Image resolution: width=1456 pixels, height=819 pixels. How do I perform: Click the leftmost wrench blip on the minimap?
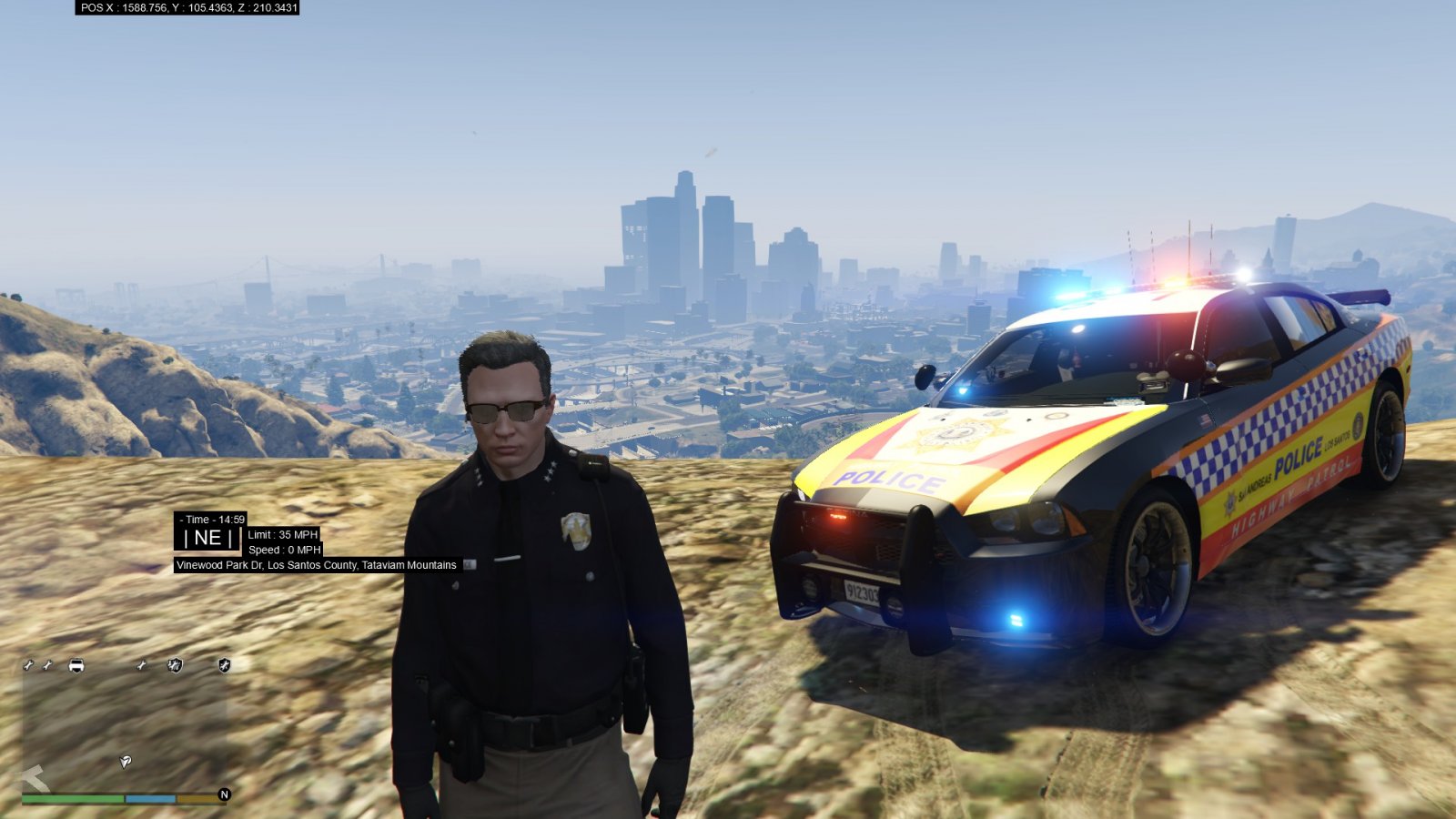coord(27,665)
